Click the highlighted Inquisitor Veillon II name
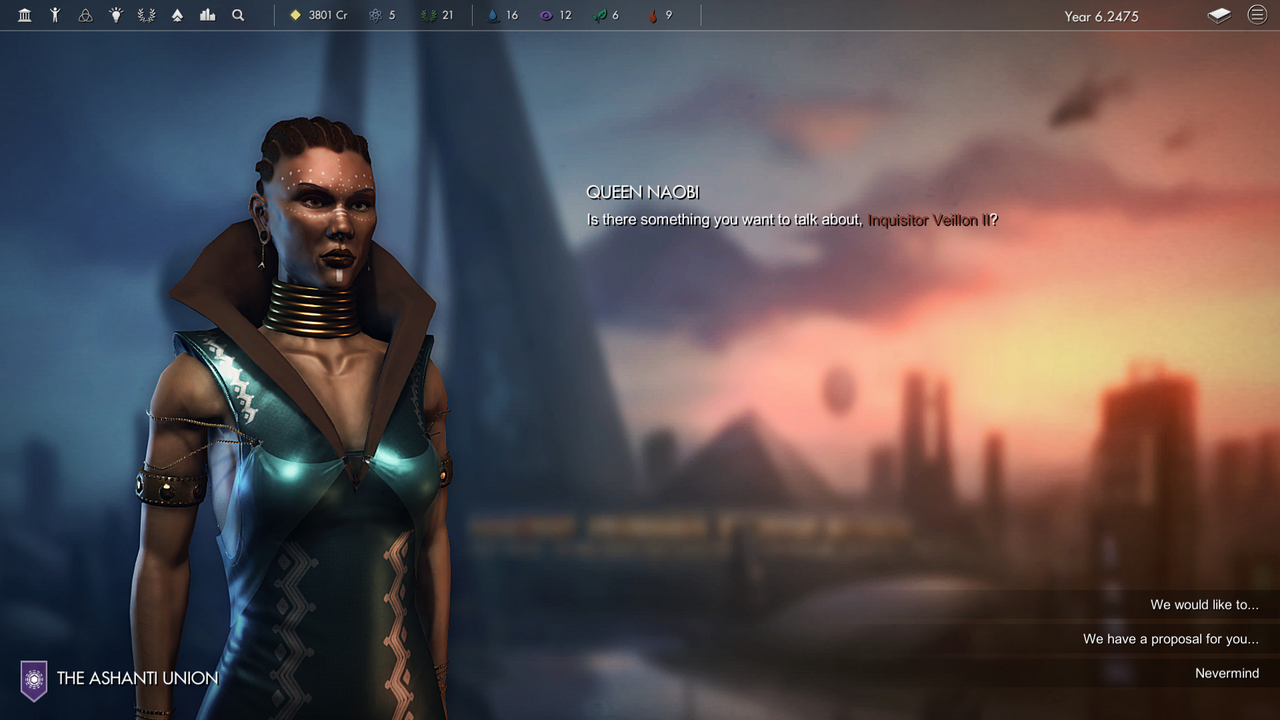The height and width of the screenshot is (720, 1280). [927, 219]
